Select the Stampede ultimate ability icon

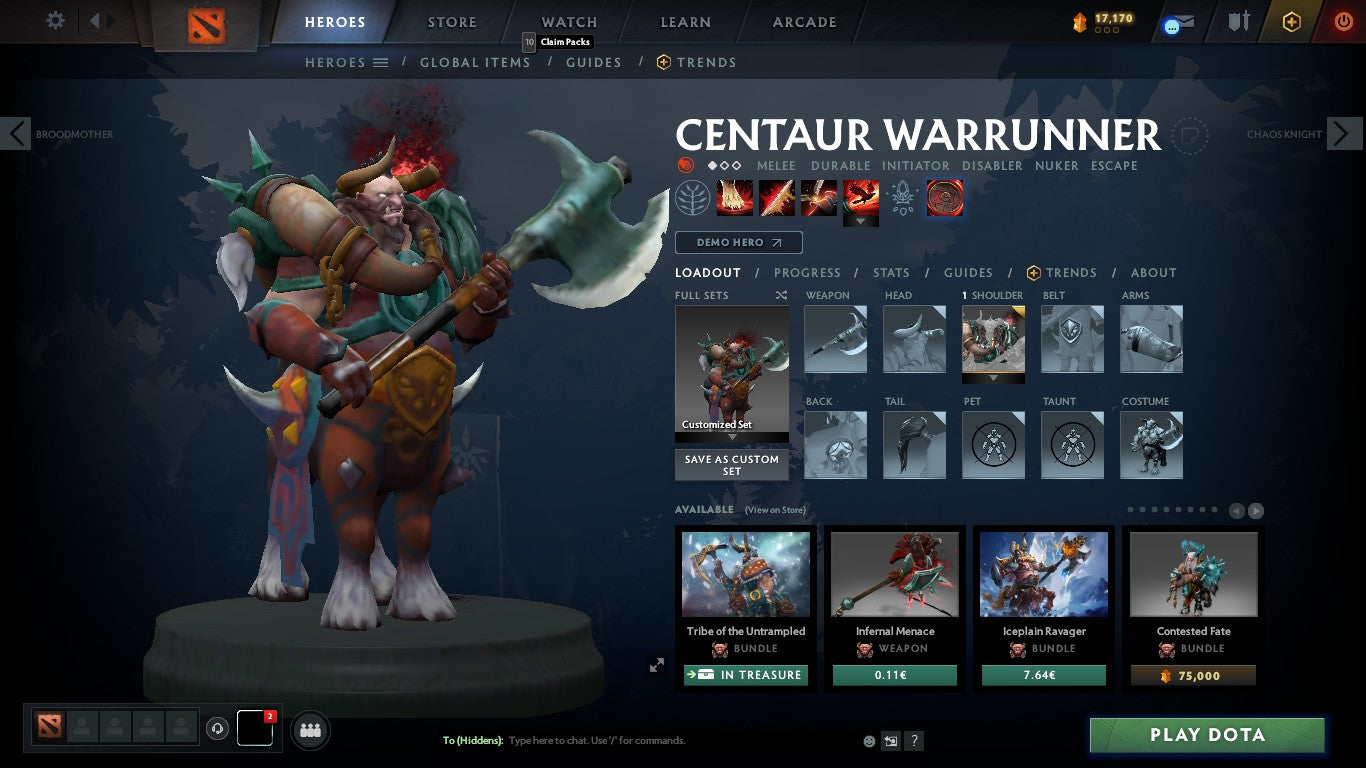pos(861,196)
